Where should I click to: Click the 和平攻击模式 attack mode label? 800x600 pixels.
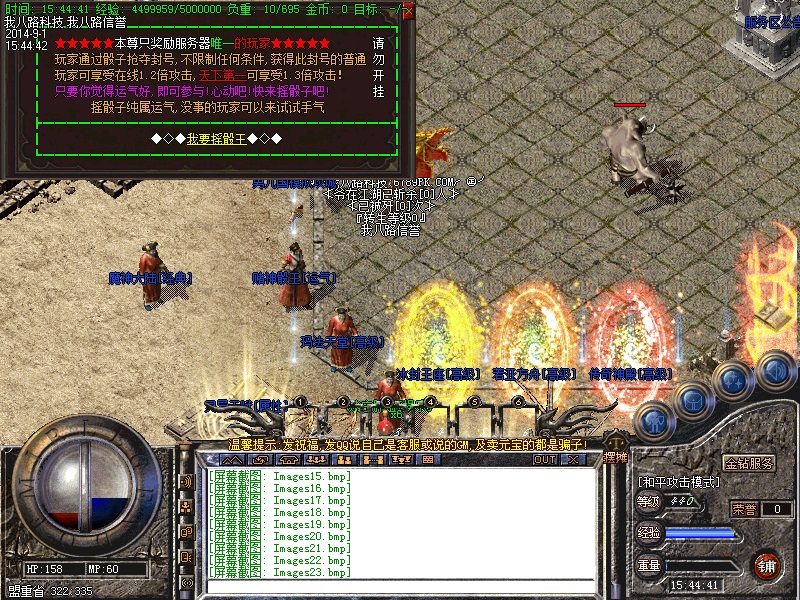(678, 482)
